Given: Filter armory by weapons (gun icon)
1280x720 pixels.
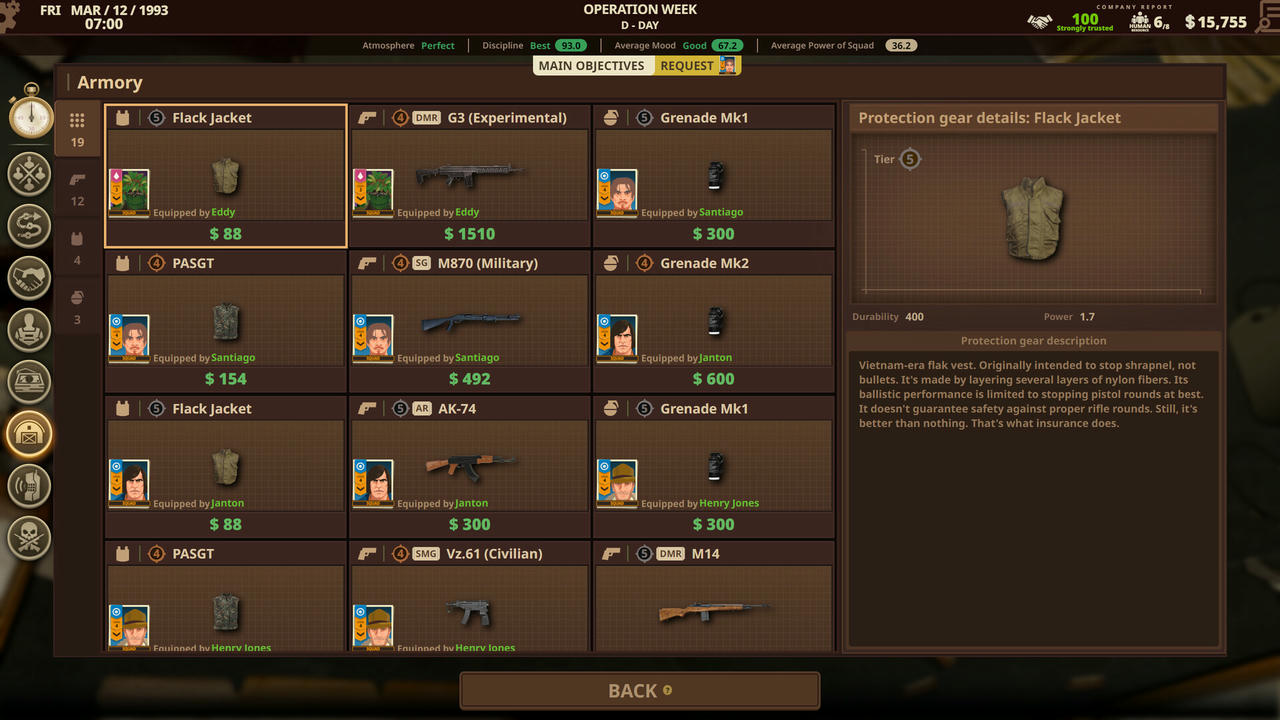Looking at the screenshot, I should 77,188.
